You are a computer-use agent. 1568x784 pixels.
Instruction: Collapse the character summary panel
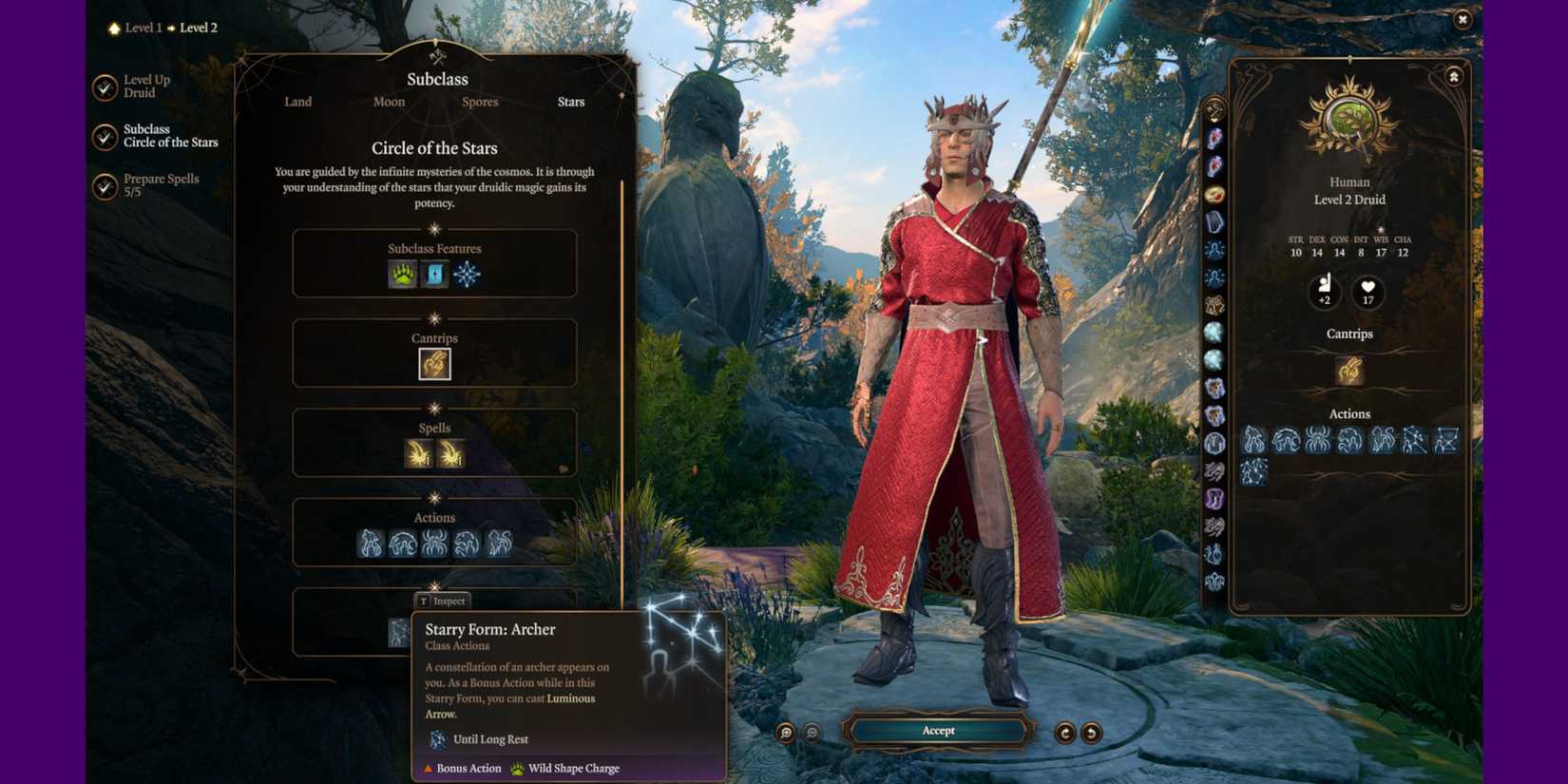(1453, 77)
